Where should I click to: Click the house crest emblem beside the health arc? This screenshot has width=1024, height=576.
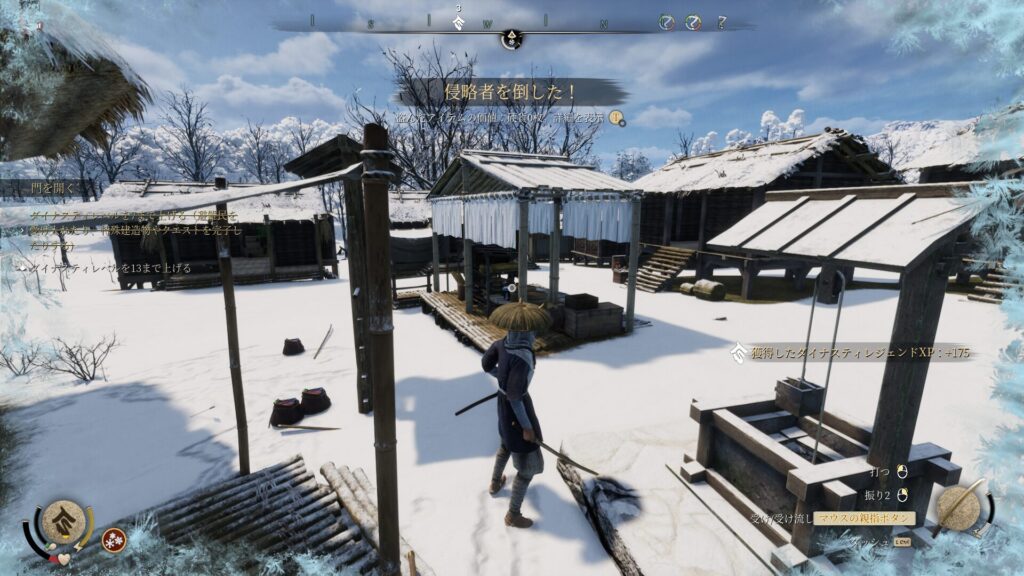63,519
